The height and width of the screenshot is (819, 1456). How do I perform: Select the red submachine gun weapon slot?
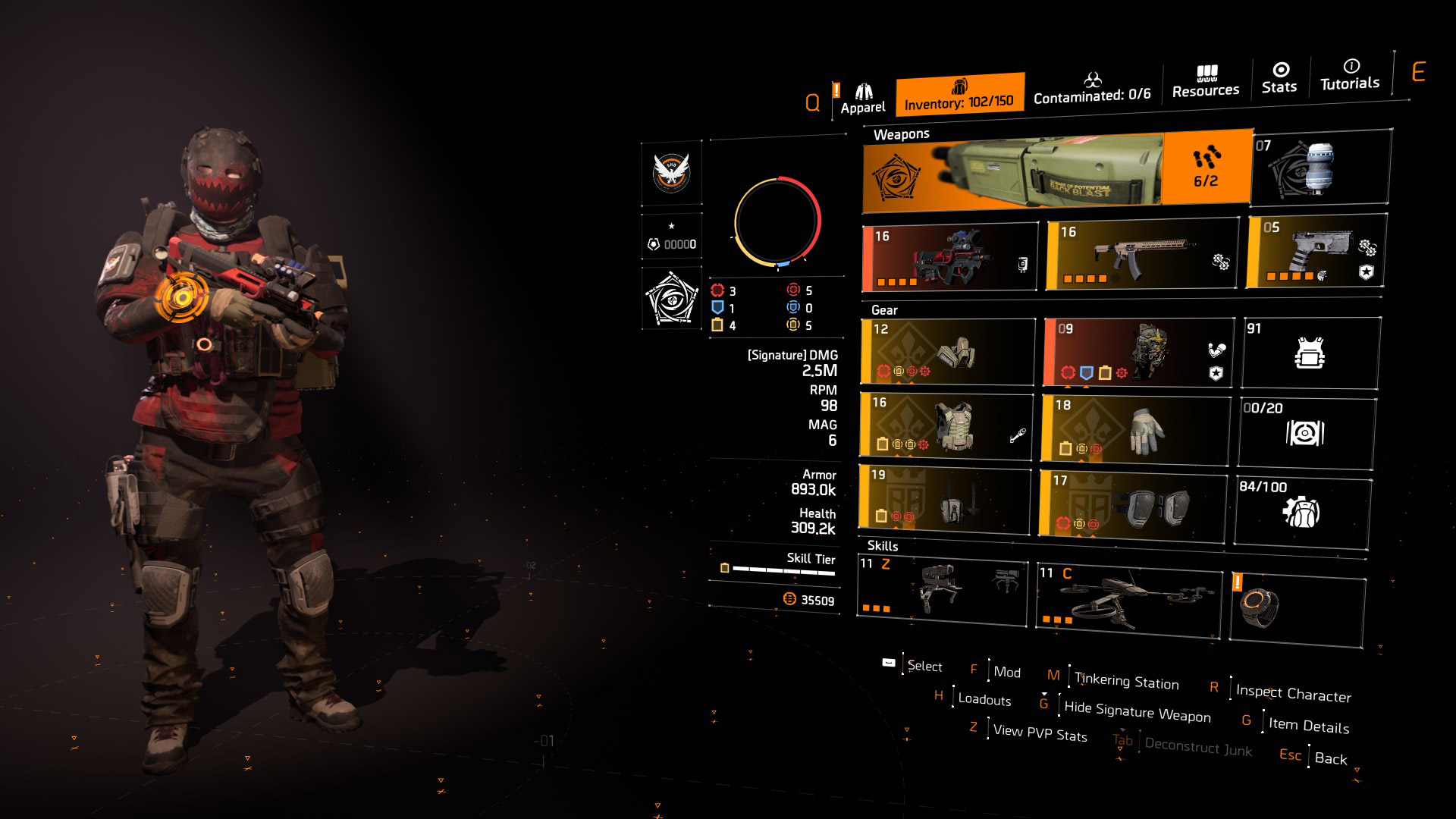pos(949,258)
